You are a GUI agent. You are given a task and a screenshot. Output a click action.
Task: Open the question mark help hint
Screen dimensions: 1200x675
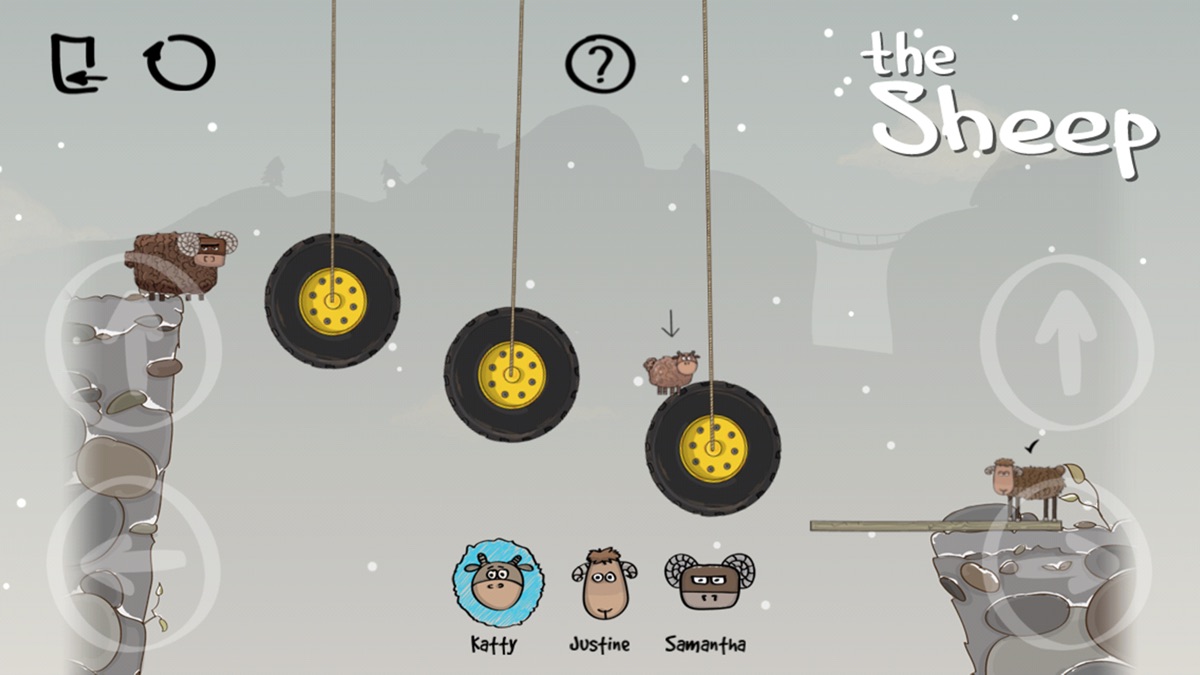600,63
